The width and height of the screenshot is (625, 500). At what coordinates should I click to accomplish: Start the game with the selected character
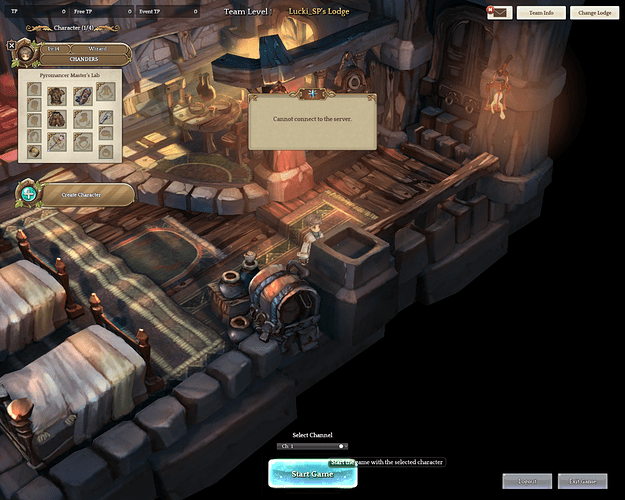click(x=311, y=474)
